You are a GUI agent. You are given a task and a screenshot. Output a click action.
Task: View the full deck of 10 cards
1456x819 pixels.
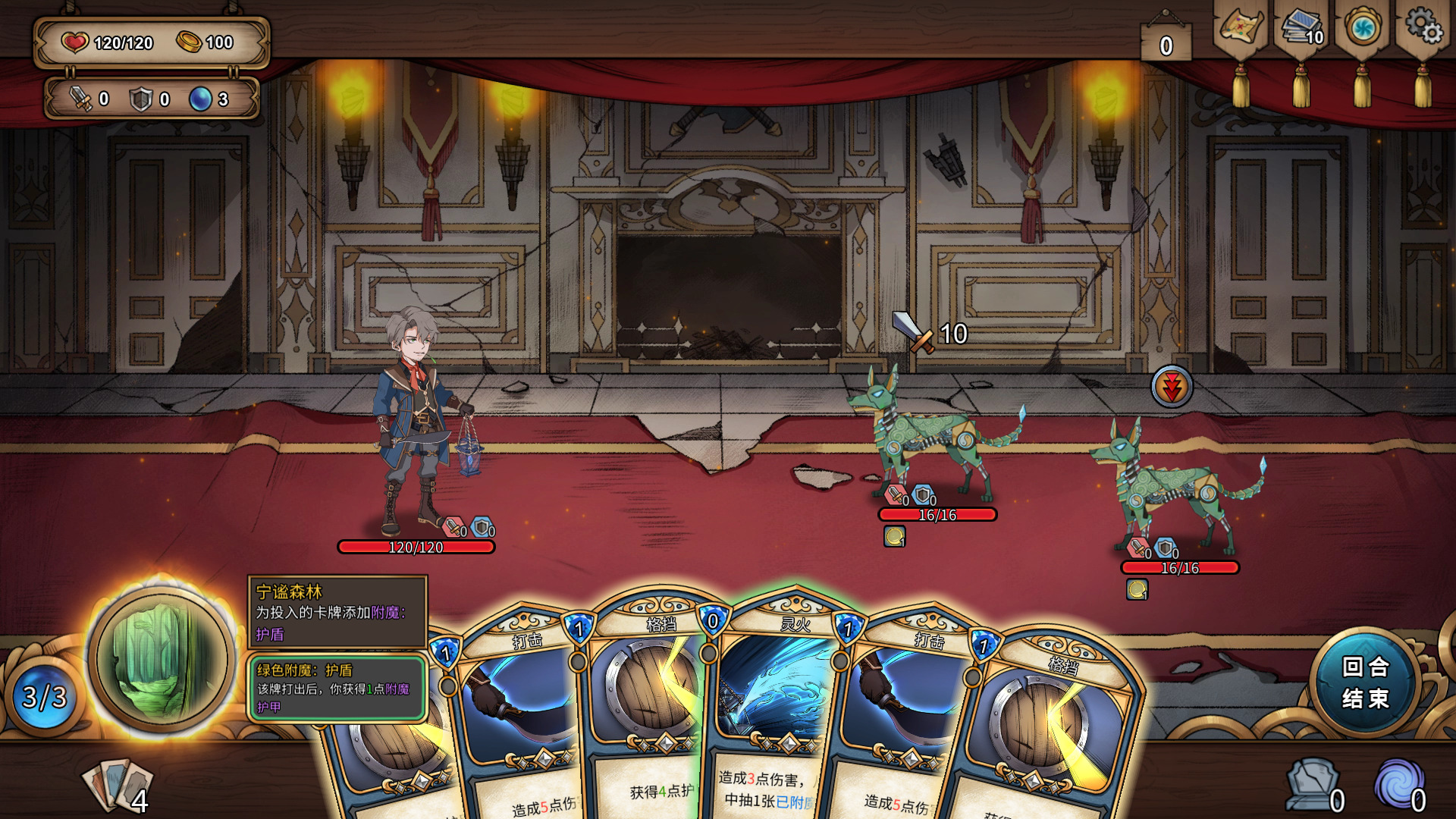(x=1301, y=30)
